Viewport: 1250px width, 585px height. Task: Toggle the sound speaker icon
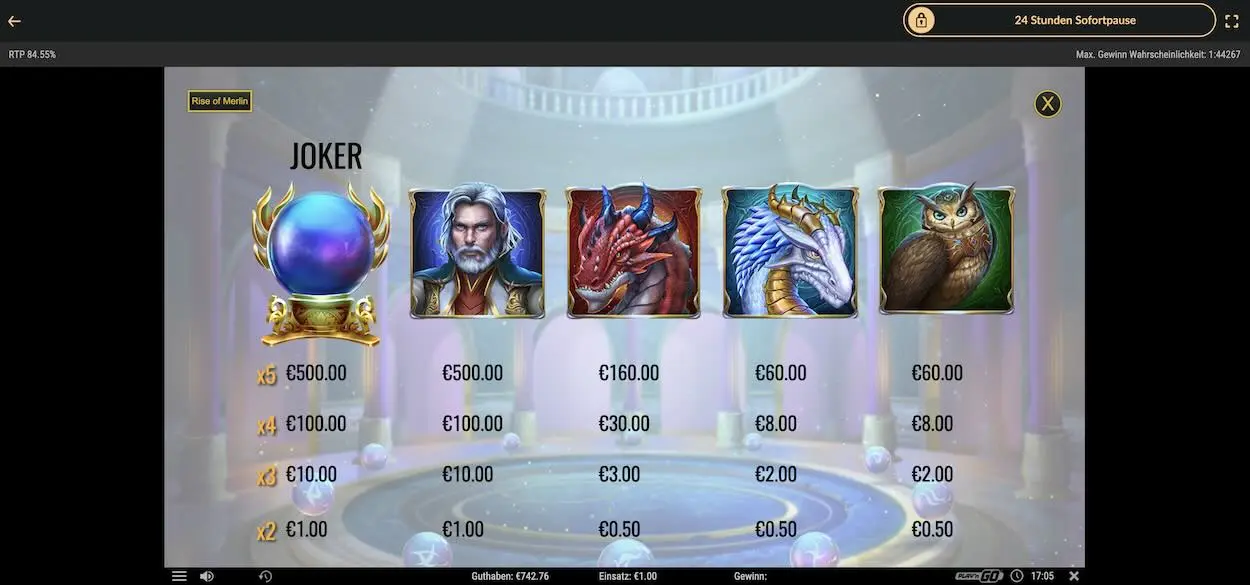[206, 576]
